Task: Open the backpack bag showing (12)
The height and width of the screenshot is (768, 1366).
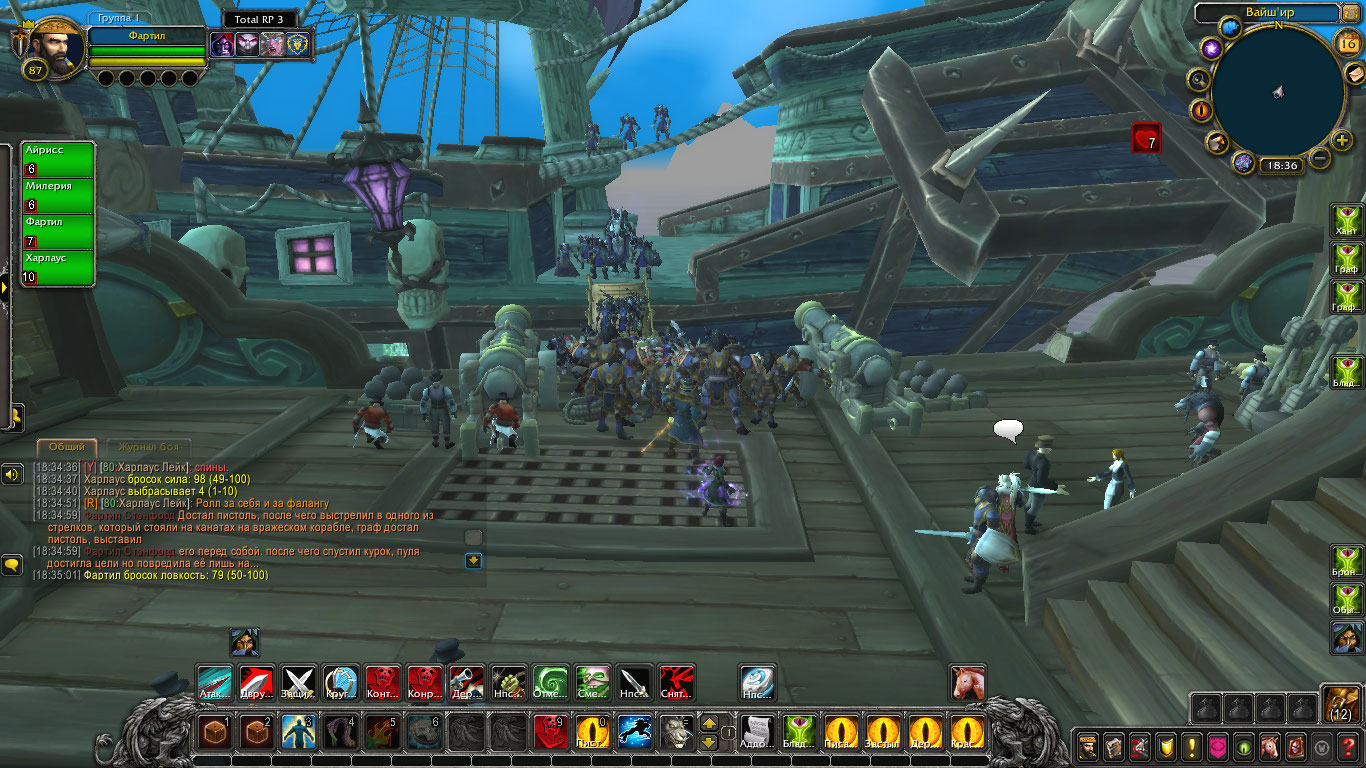Action: [x=1340, y=704]
